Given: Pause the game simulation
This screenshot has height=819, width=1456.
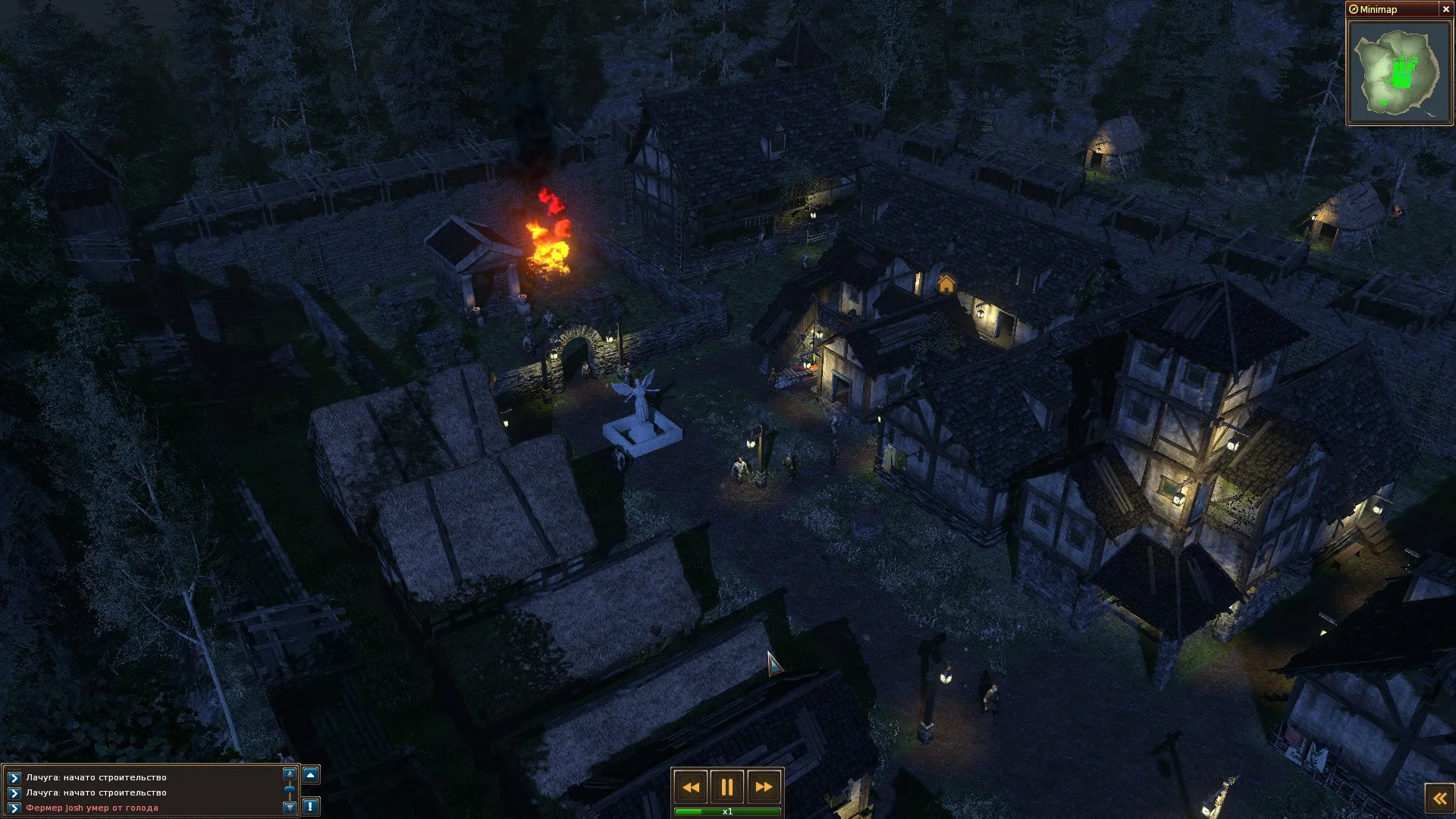Looking at the screenshot, I should click(x=727, y=787).
